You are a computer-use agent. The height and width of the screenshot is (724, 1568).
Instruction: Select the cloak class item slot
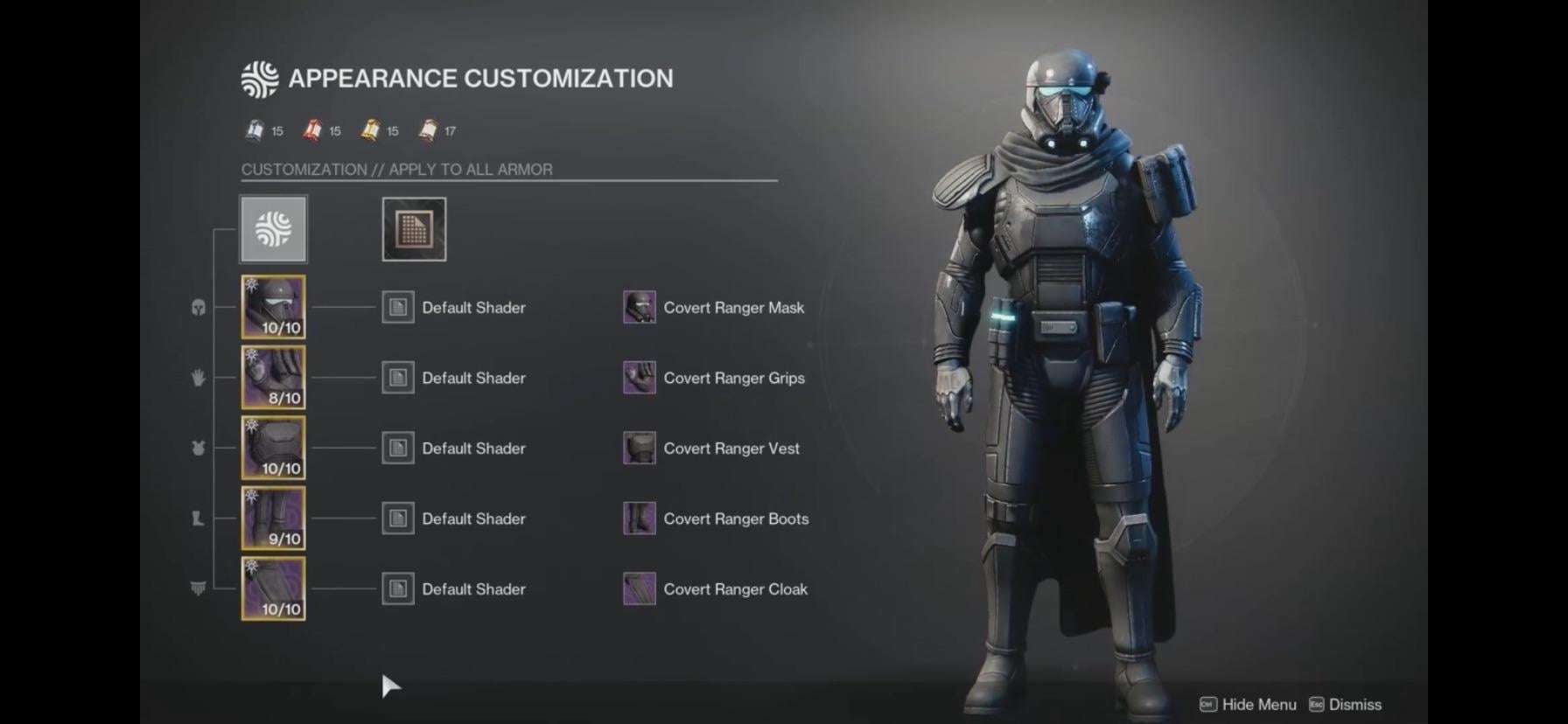pos(274,588)
